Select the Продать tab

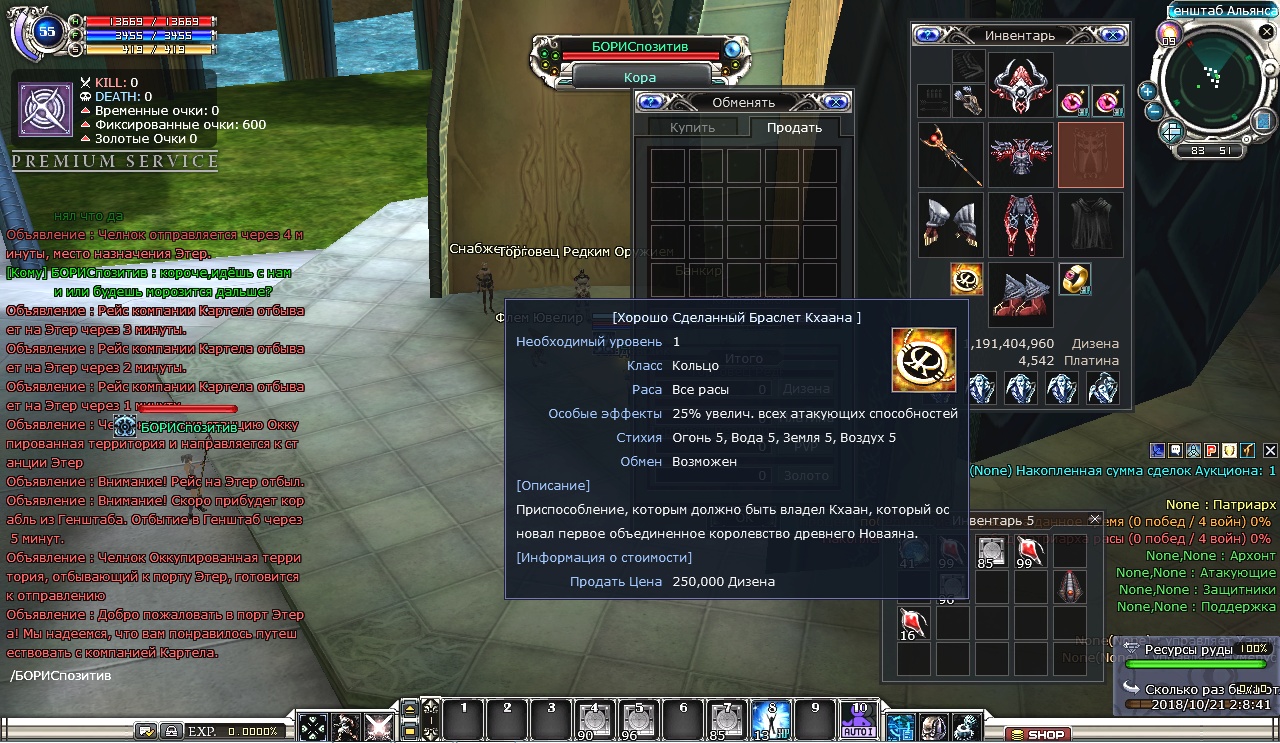click(x=794, y=128)
